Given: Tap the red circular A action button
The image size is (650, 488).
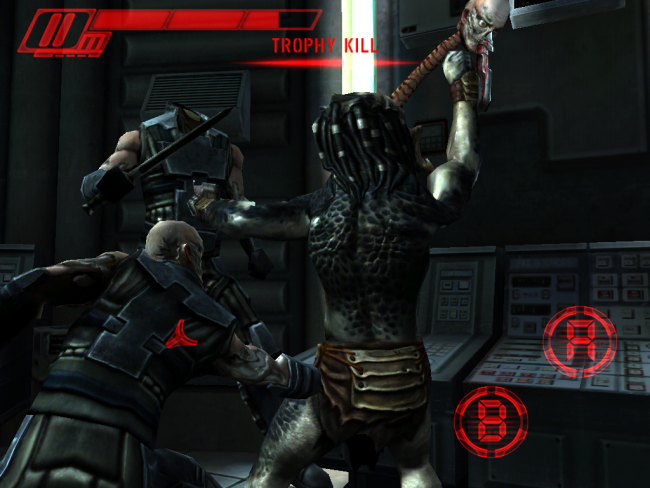Looking at the screenshot, I should click(x=580, y=343).
